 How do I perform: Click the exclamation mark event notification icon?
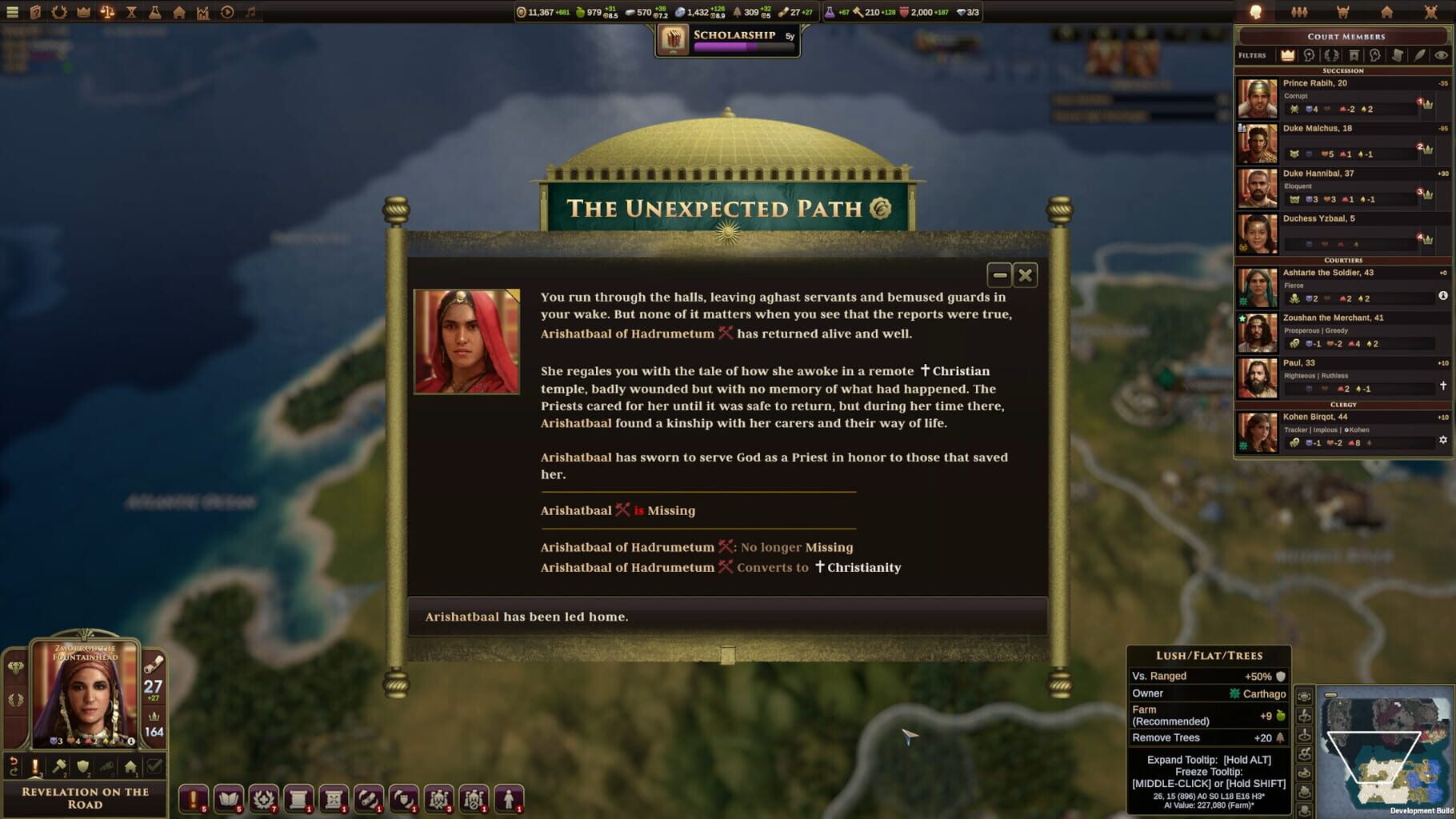(192, 798)
